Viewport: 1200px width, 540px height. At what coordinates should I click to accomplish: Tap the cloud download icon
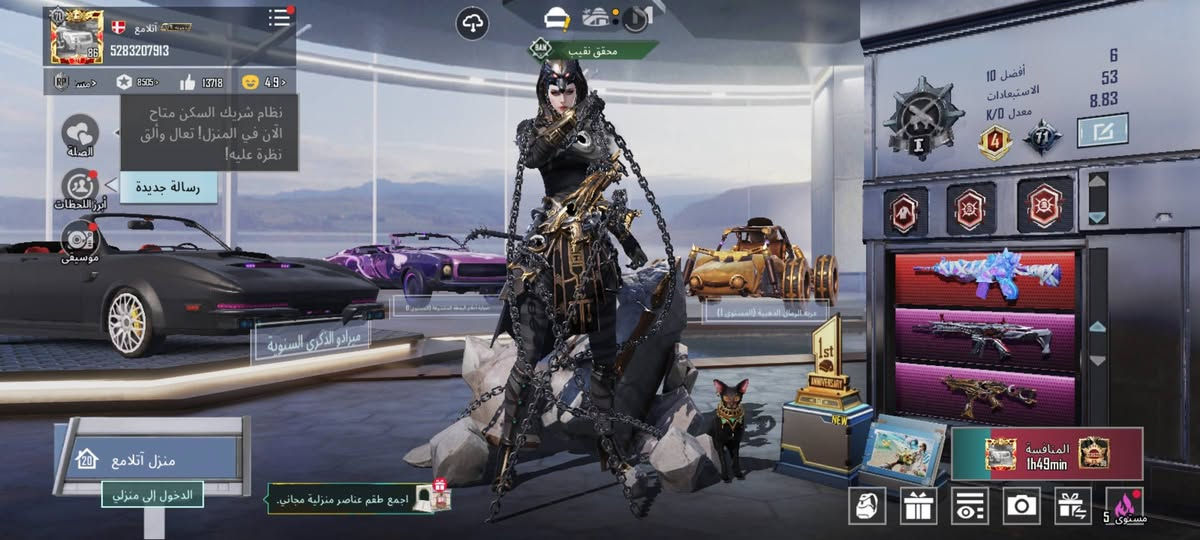coord(472,22)
